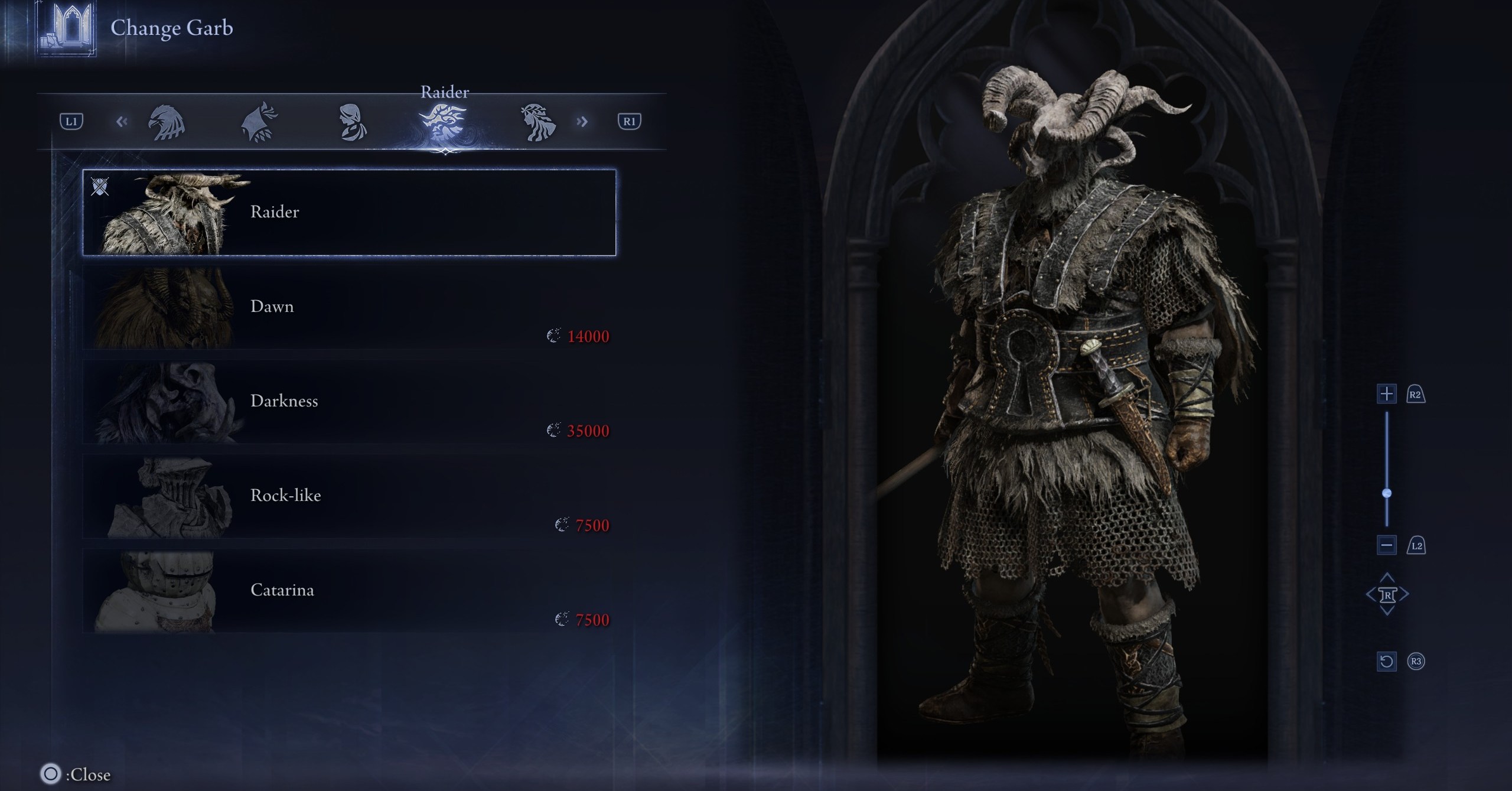Choose the Catarina garb
Image resolution: width=1512 pixels, height=791 pixels.
[x=348, y=591]
